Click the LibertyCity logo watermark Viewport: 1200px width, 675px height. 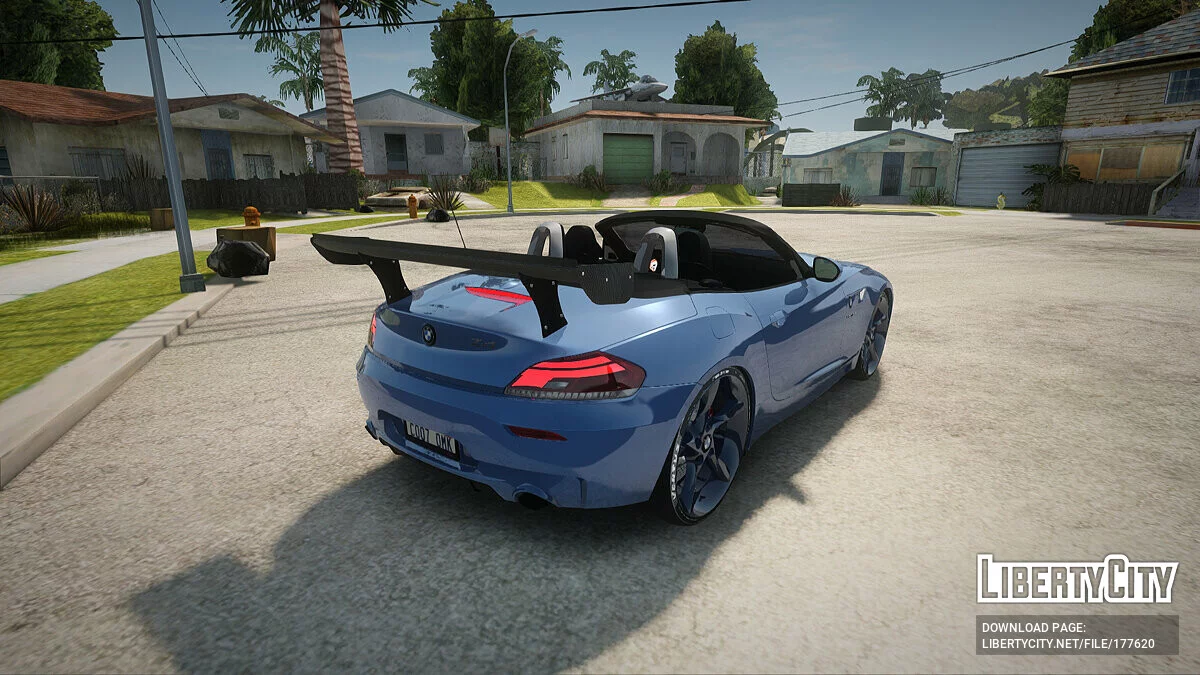1076,580
